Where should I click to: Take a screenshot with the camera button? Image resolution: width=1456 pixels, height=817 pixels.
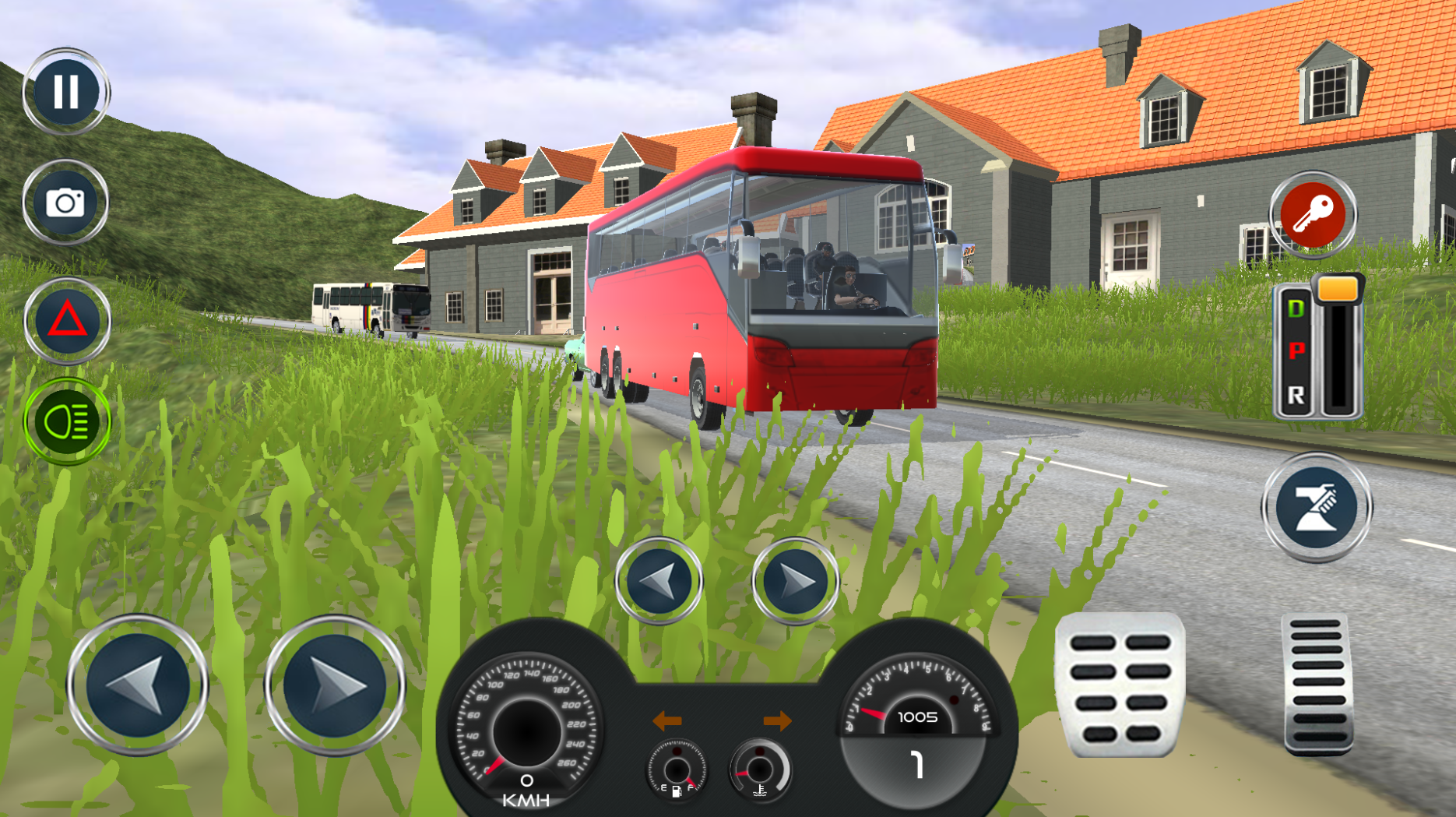[x=65, y=202]
